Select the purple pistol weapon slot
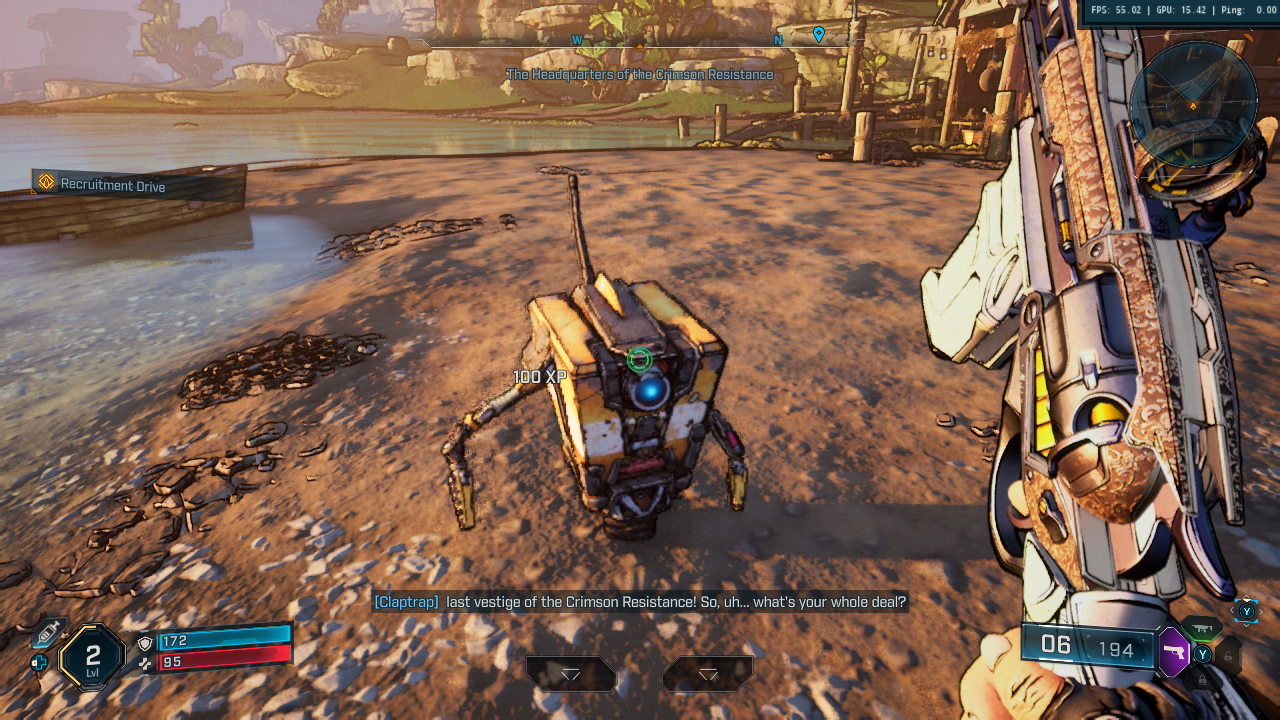Viewport: 1280px width, 720px height. (x=1172, y=652)
